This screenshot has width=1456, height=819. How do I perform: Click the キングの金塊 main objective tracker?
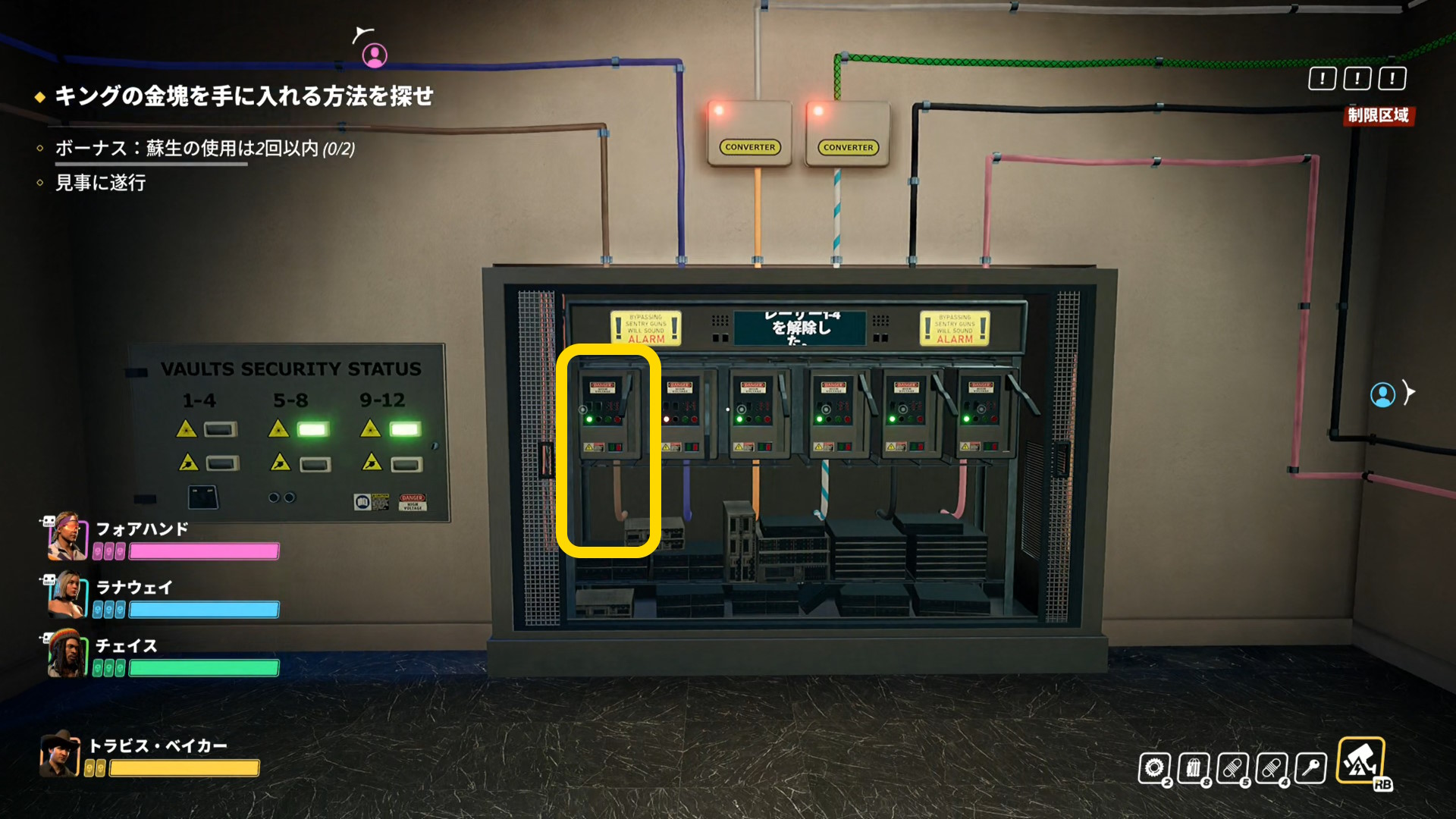243,96
